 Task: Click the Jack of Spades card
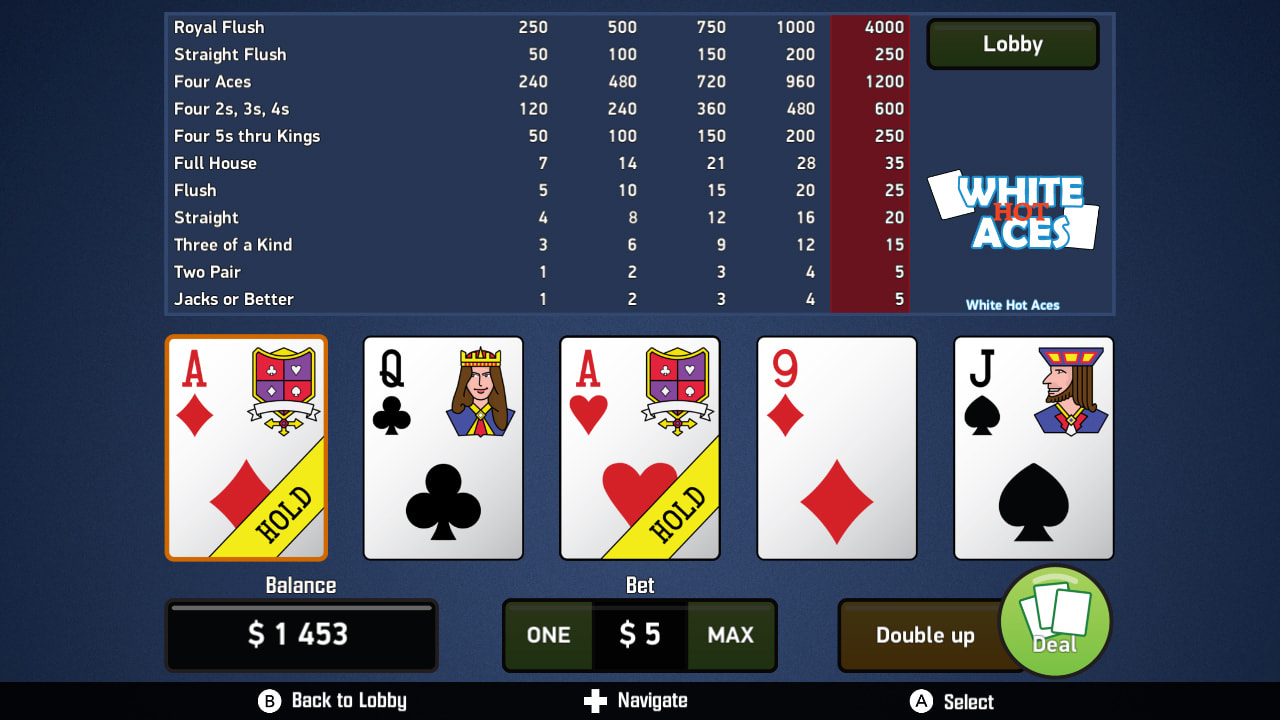tap(1034, 447)
